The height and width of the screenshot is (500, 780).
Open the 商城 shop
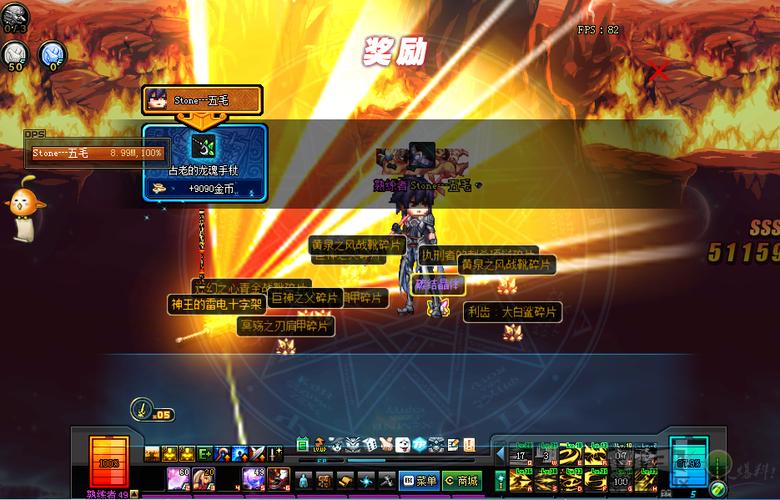coord(461,481)
